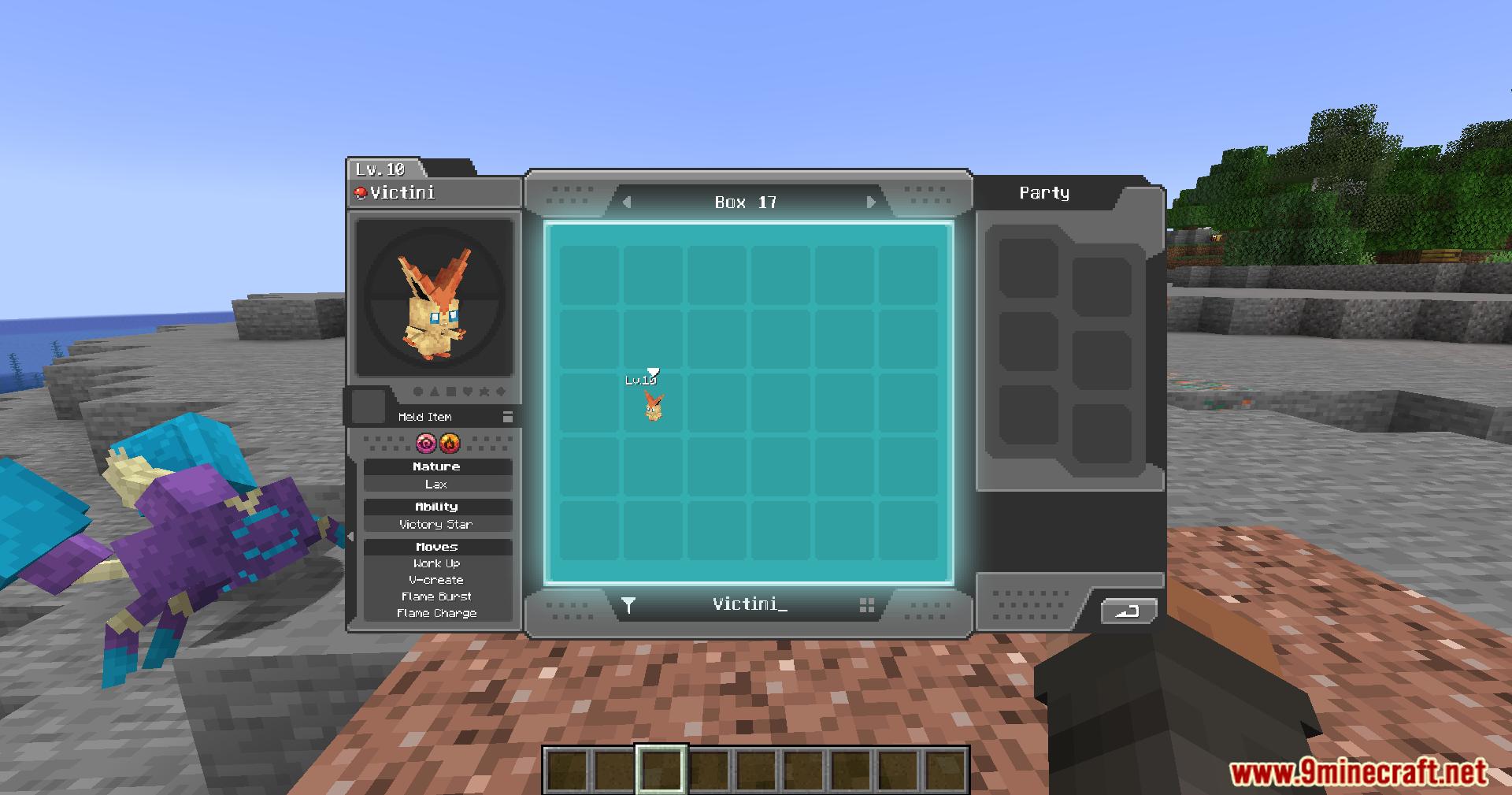Select the fiery orb icon next to it

pos(450,444)
